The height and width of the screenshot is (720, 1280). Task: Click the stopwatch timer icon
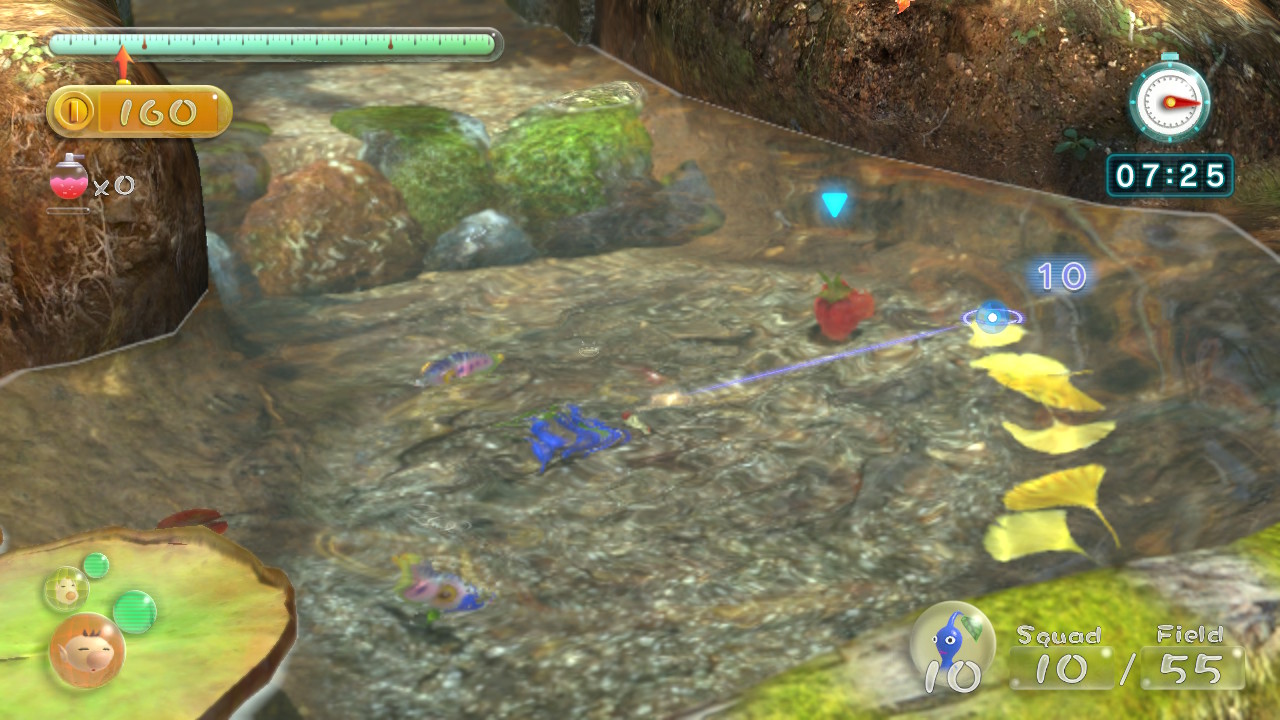click(1169, 101)
